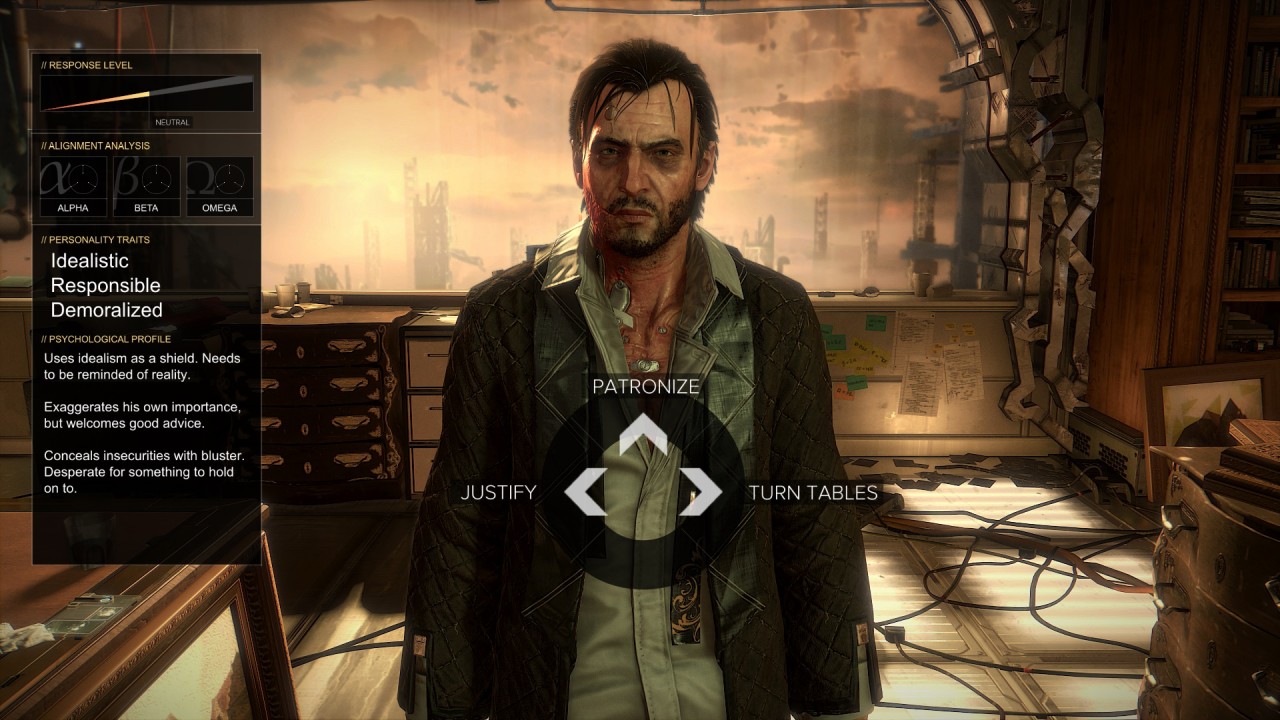
Task: Click the Beta alignment indicator
Action: (146, 184)
